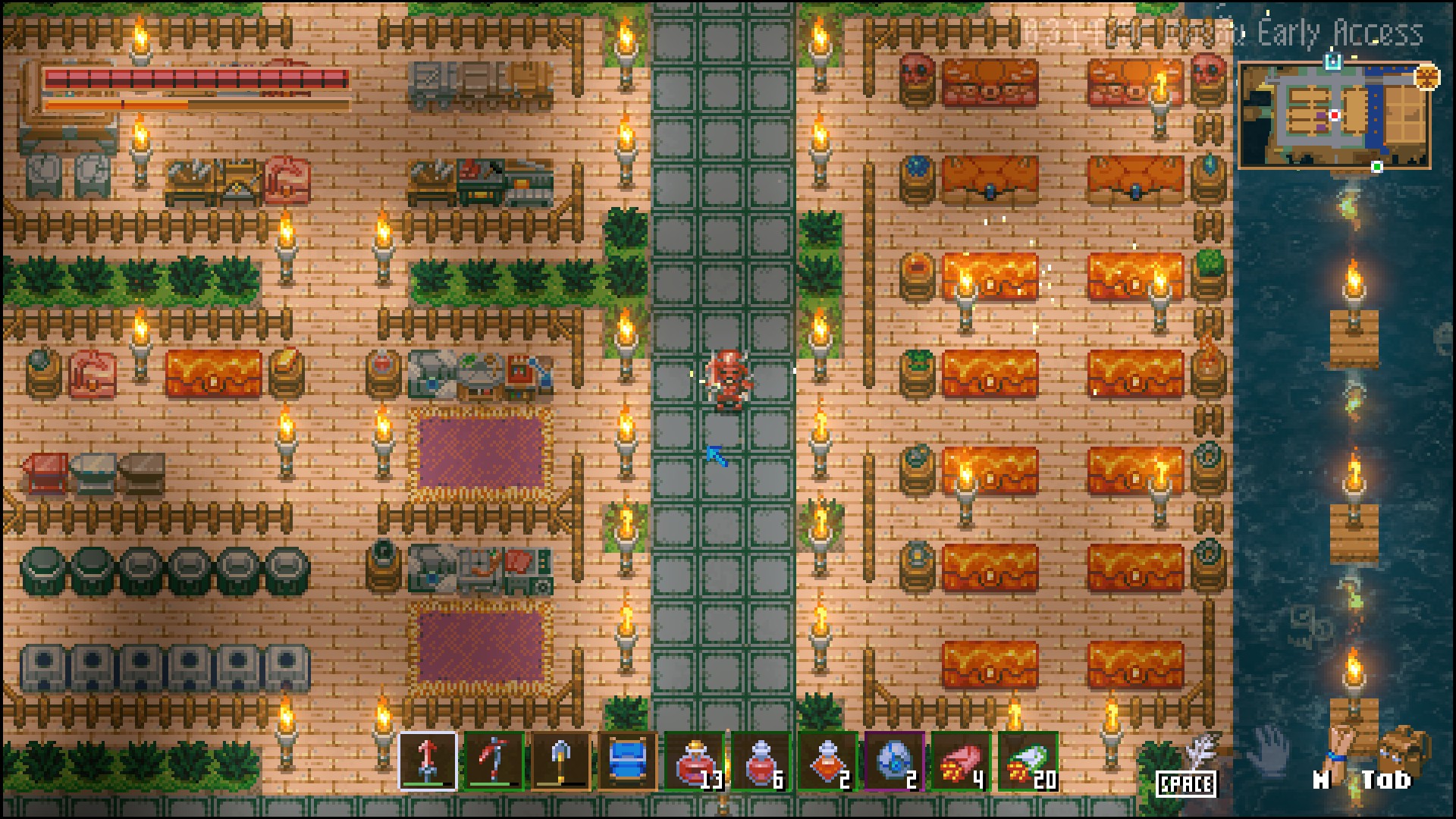This screenshot has width=1456, height=819.
Task: Select the cyan portal marker on minimap
Action: pyautogui.click(x=1332, y=60)
